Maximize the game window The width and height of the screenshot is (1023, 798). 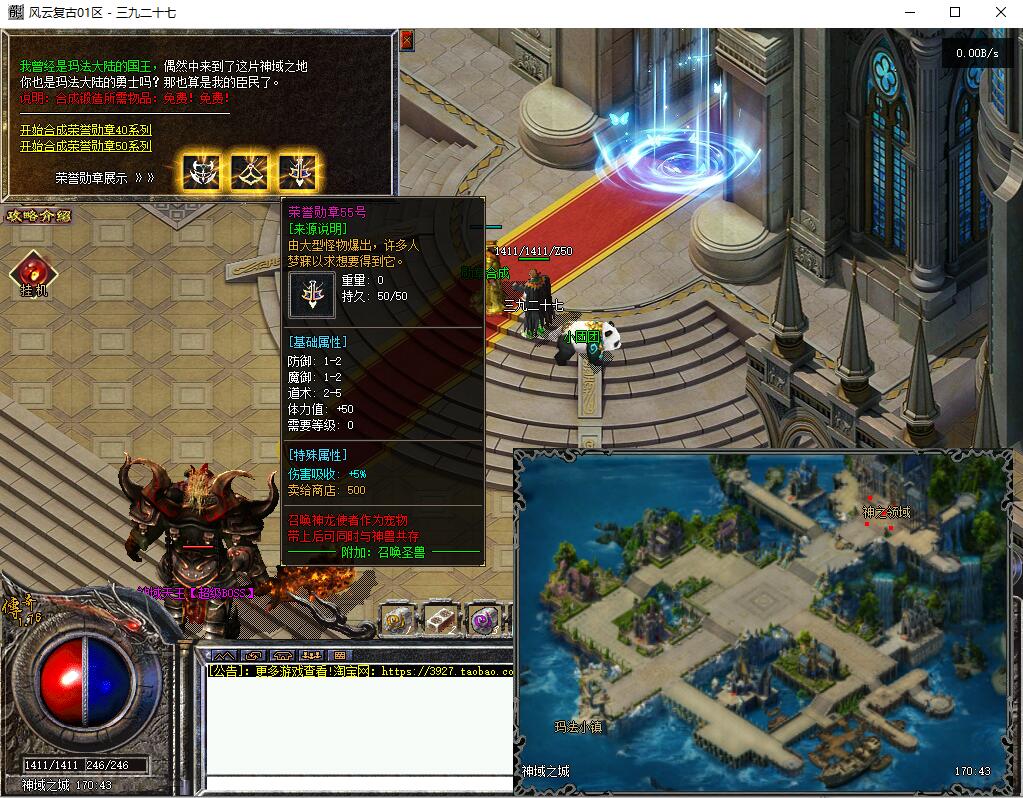point(955,12)
